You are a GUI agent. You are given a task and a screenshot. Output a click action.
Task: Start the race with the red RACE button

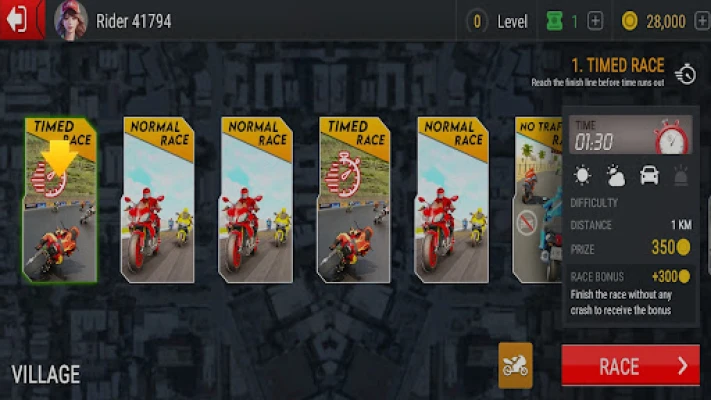pos(630,366)
